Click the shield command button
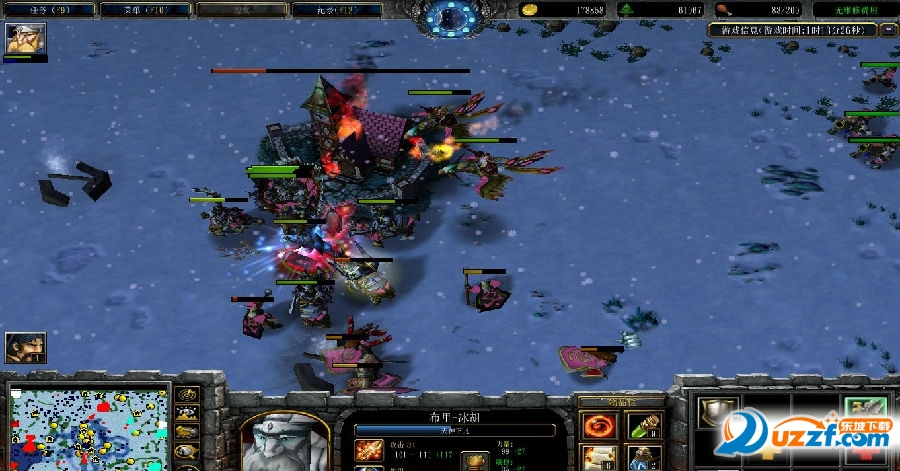The image size is (900, 471). click(717, 416)
